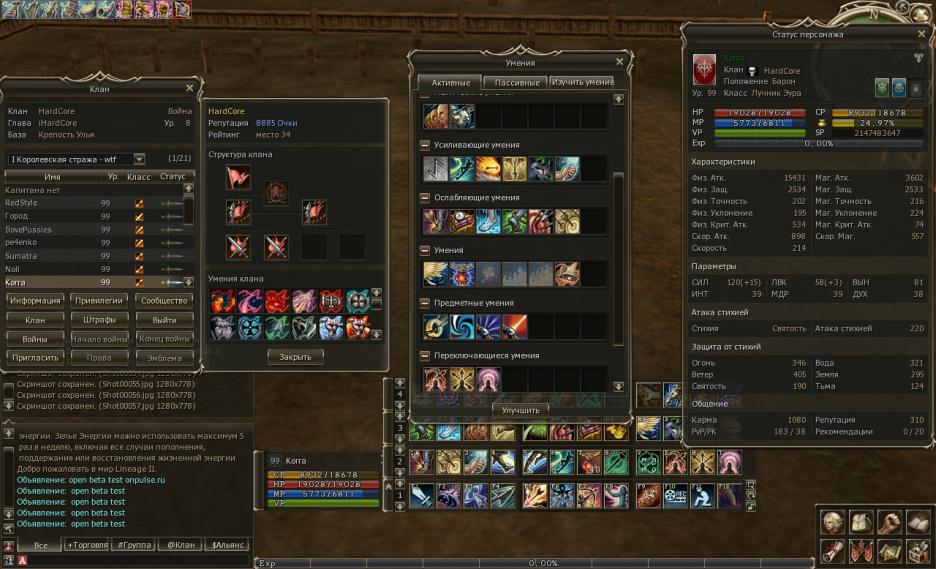936x569 pixels.
Task: Collapse the Ослабляющие умения section
Action: [425, 198]
